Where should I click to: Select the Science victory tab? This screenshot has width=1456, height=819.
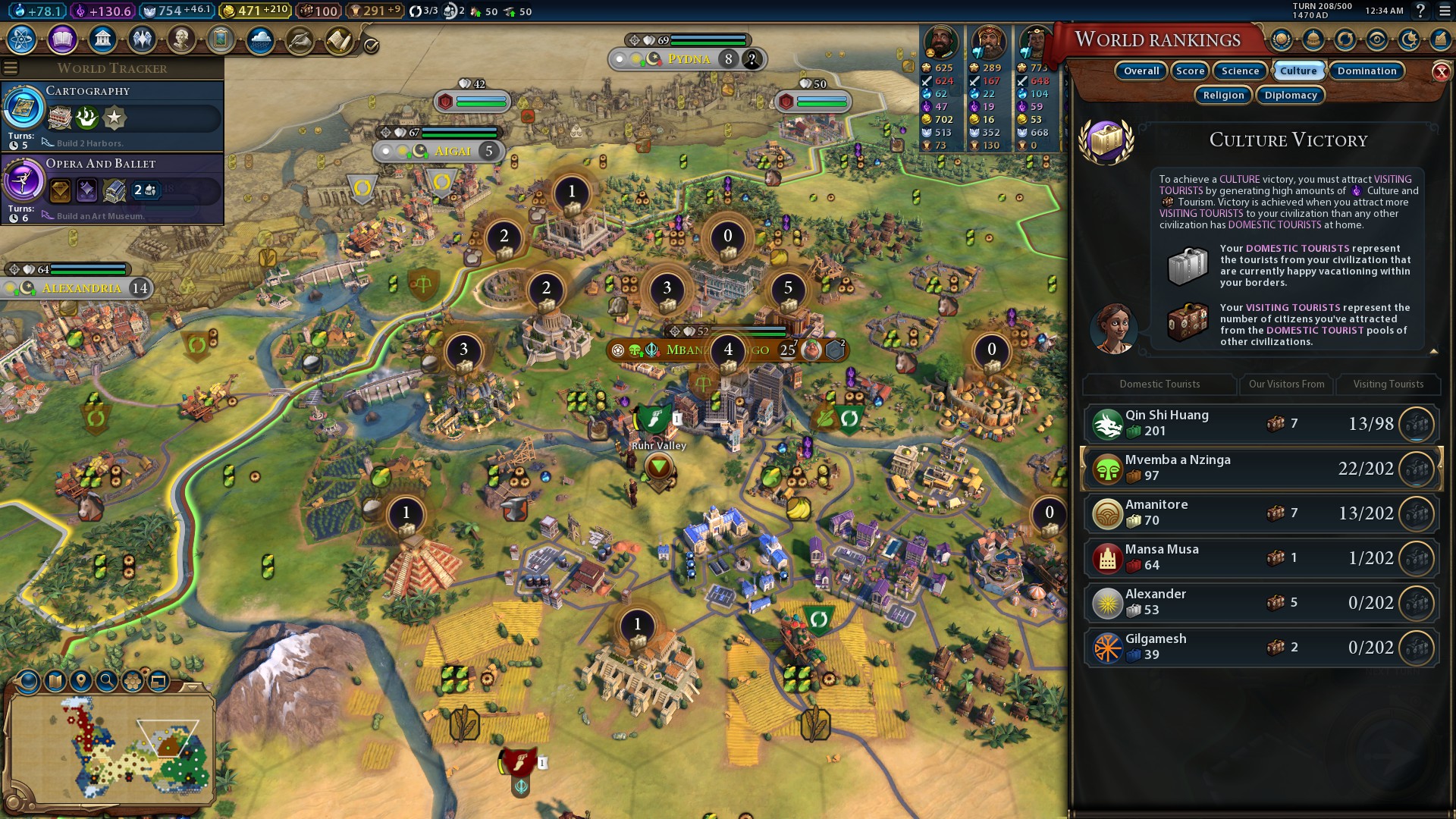click(x=1240, y=71)
